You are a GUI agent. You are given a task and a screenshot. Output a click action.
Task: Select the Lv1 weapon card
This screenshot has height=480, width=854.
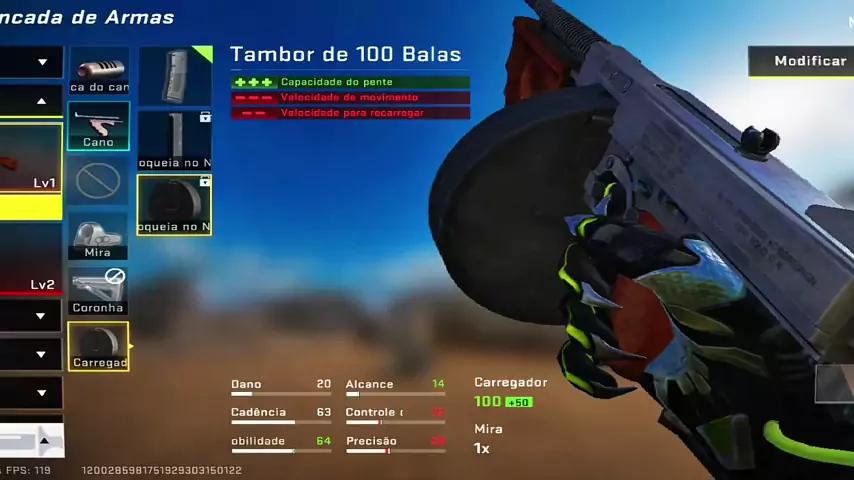pos(31,158)
